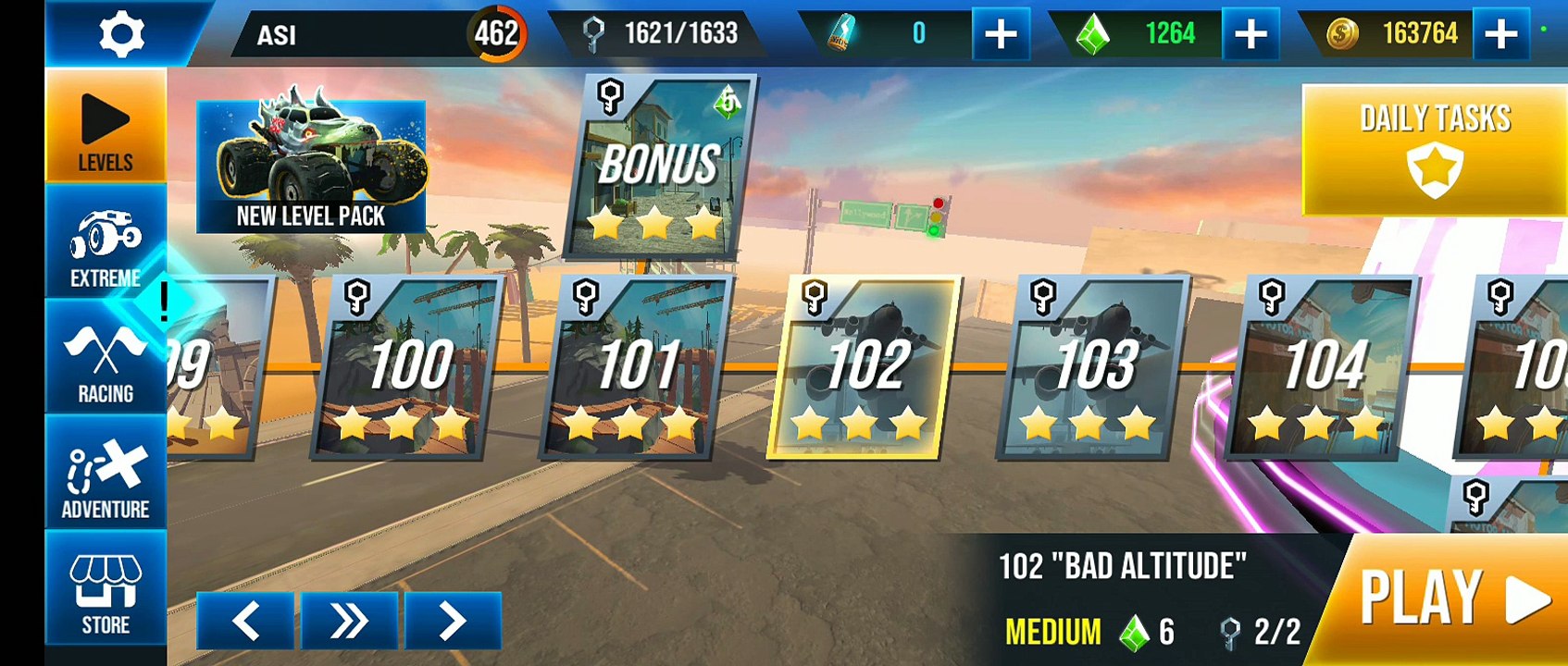
Task: View the New Level Pack banner
Action: 311,166
